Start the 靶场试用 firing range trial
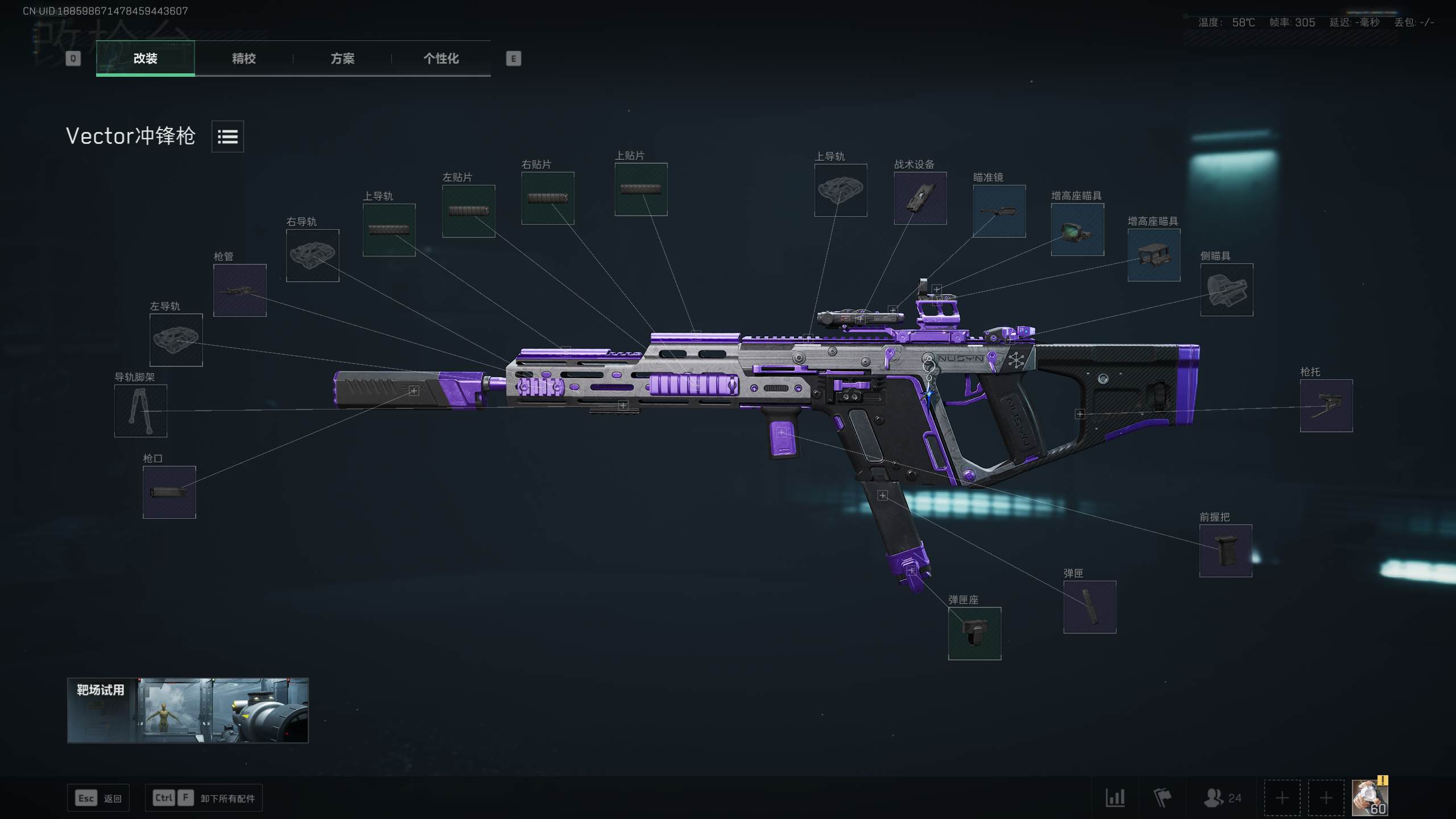Screen dimensions: 1456x819 [188, 710]
